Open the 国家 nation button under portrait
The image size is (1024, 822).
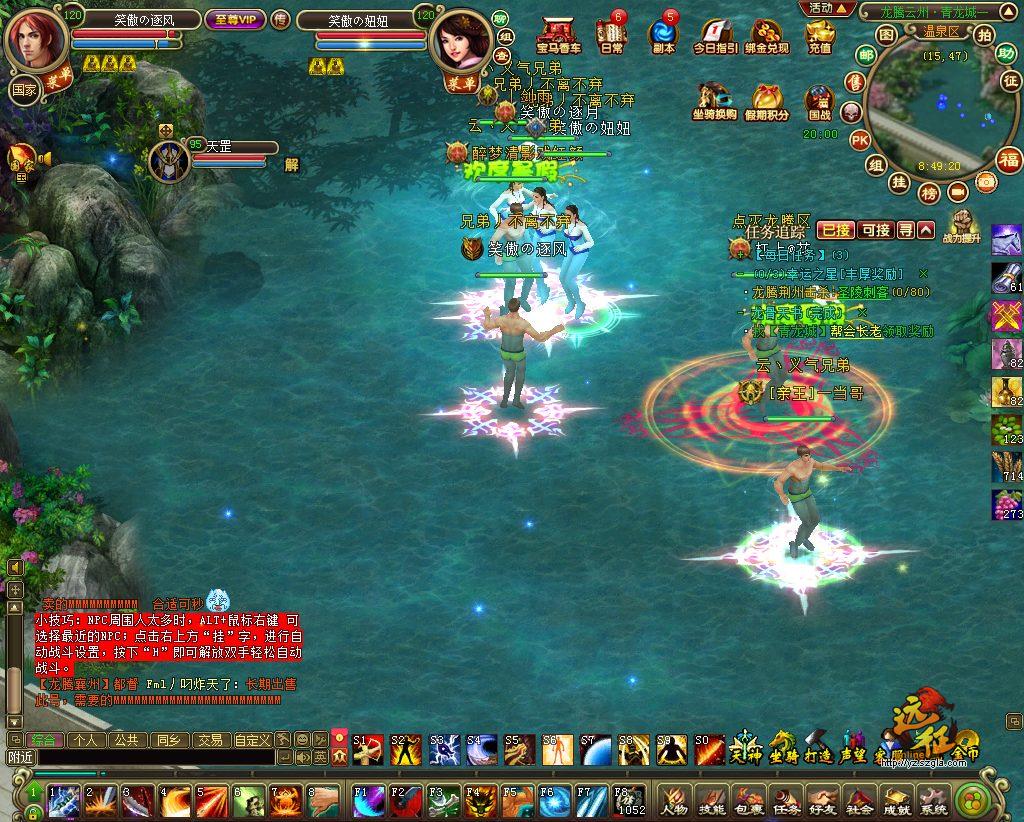(23, 88)
